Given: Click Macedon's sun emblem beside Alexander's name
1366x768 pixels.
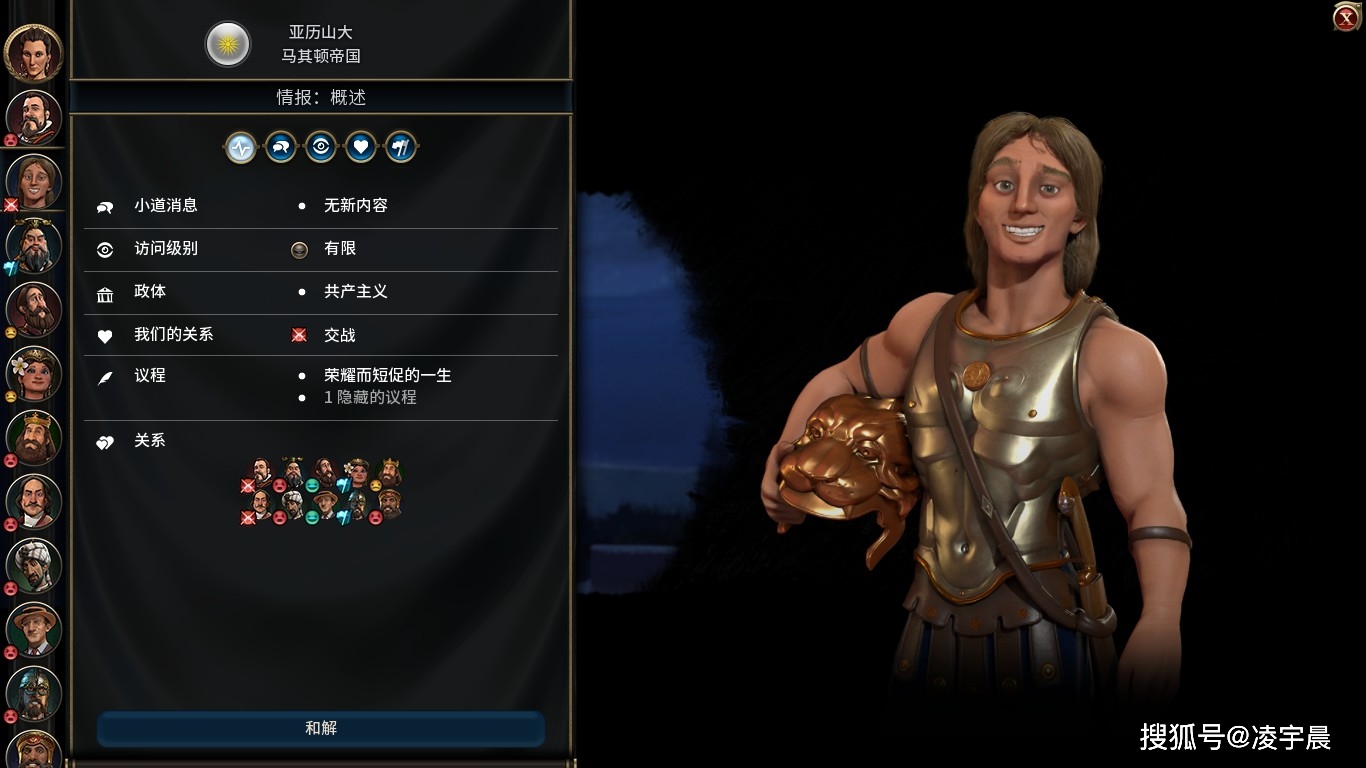Looking at the screenshot, I should (x=228, y=44).
